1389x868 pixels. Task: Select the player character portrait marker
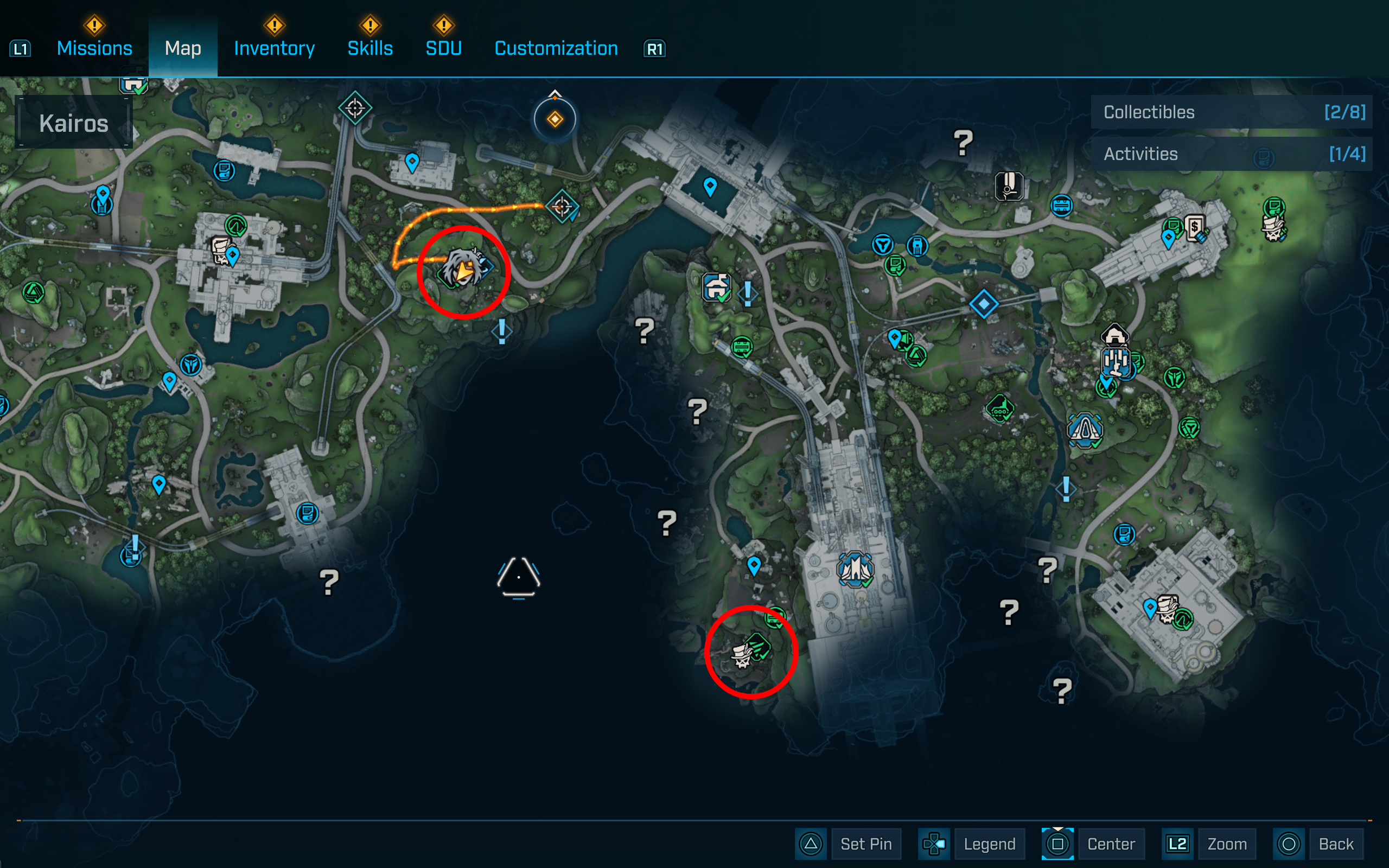(462, 268)
